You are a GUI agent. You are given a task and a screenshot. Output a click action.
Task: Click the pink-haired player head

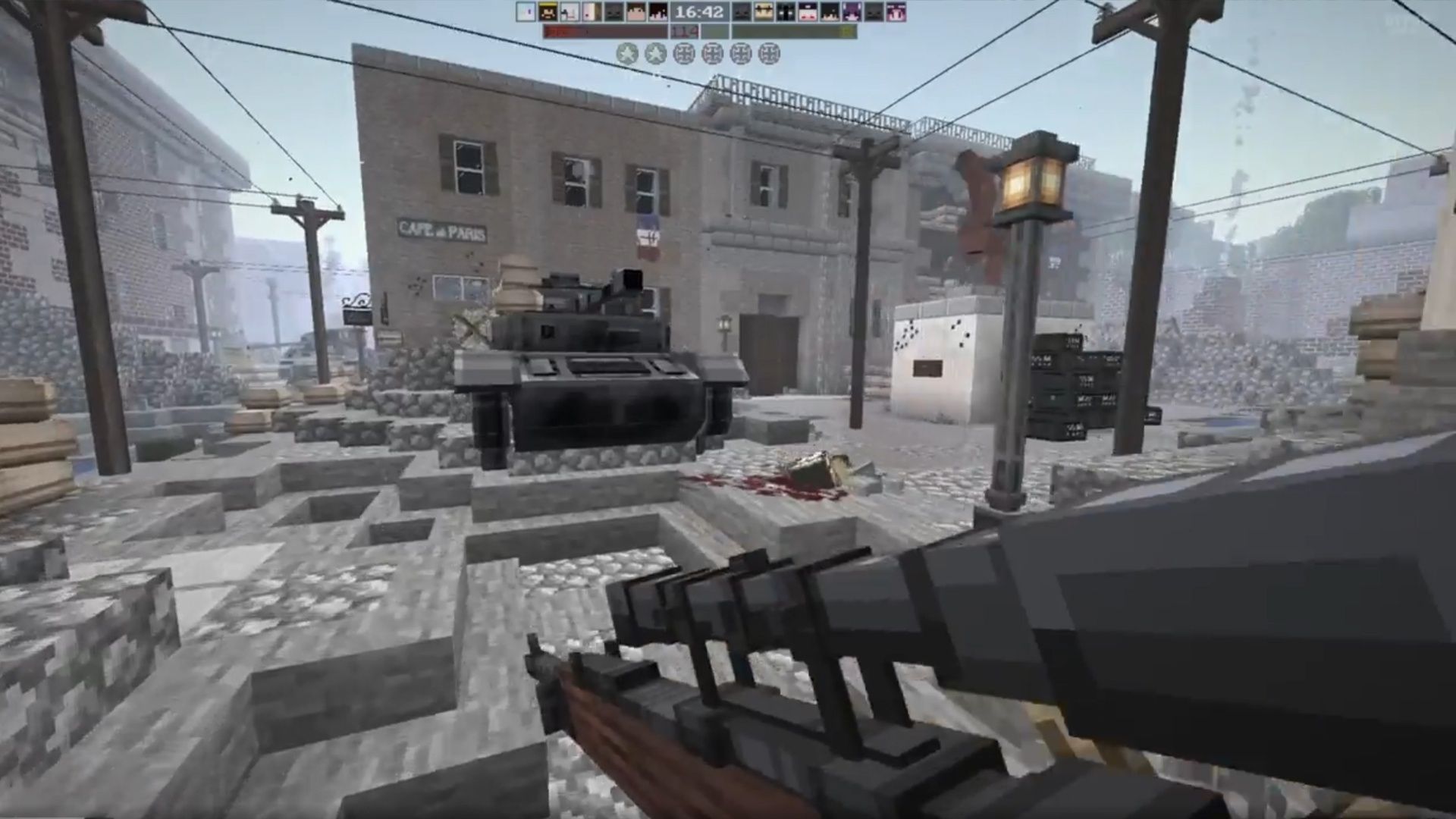coord(896,11)
